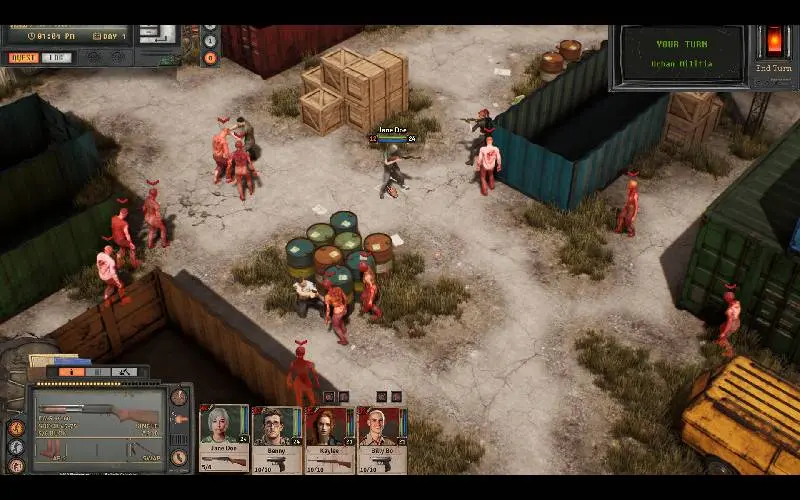Switch to the Log tab
This screenshot has width=800, height=500.
tap(57, 58)
